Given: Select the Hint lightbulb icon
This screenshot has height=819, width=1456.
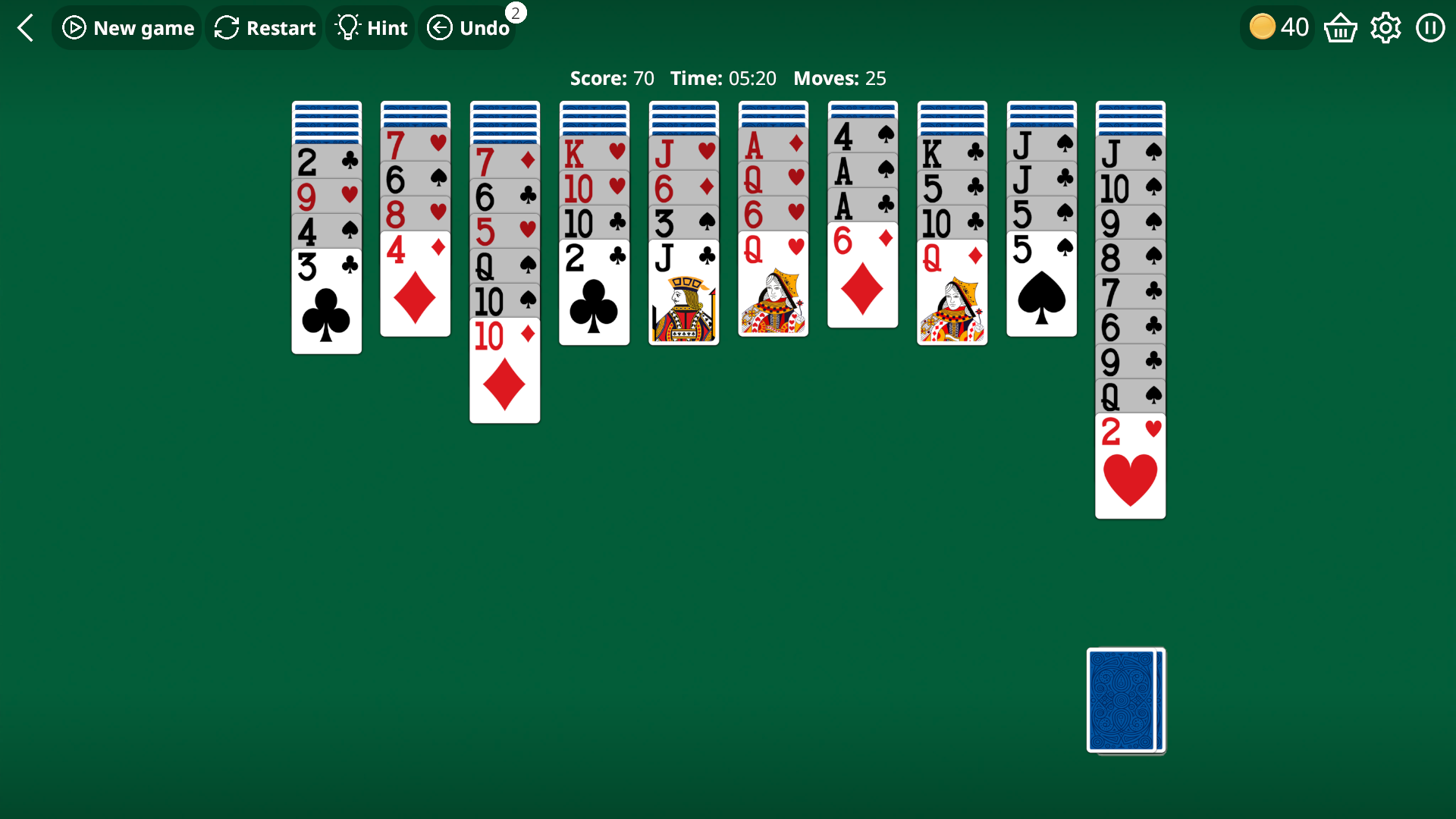Looking at the screenshot, I should 348,27.
